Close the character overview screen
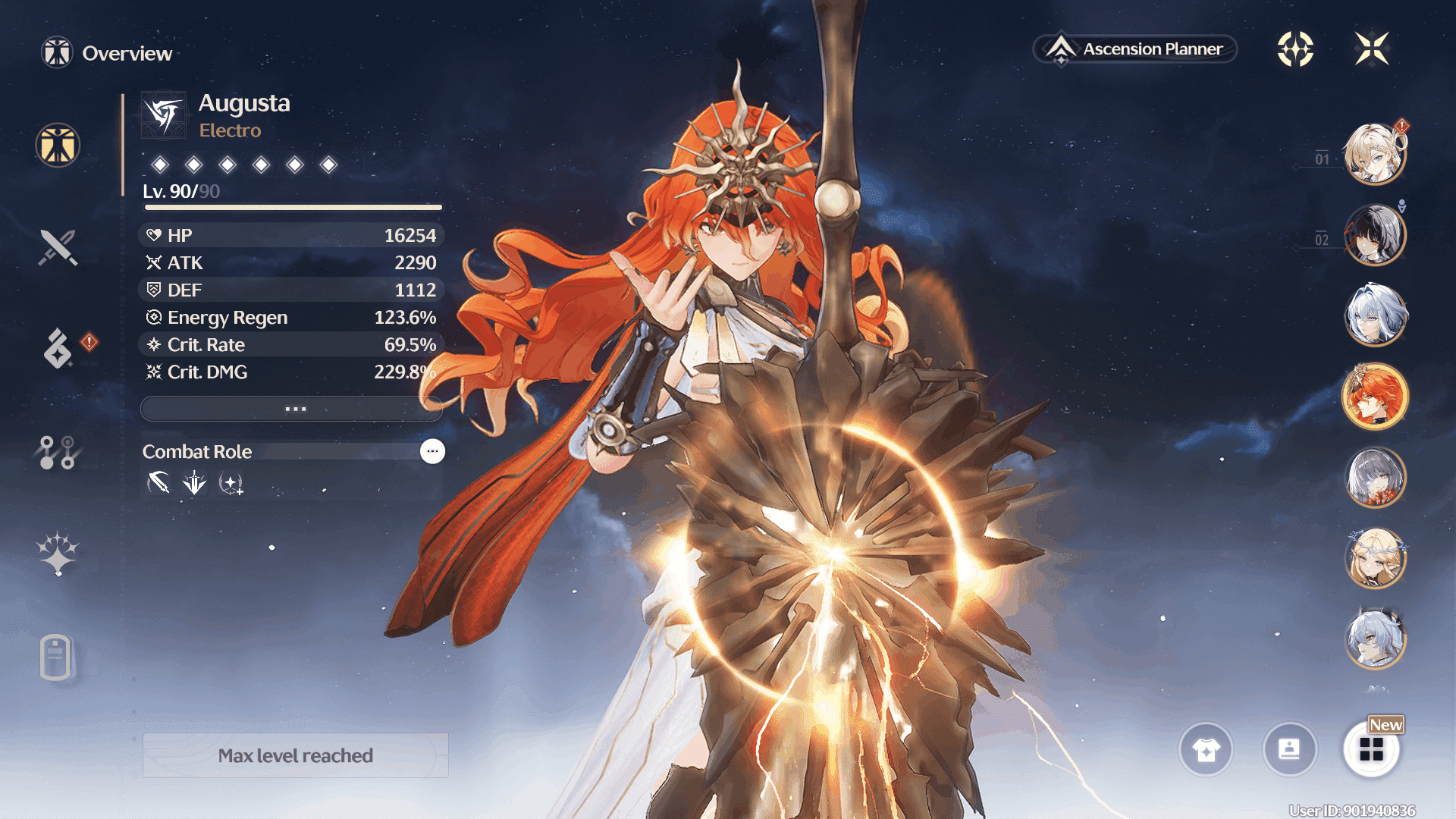Screen dimensions: 1456x819 tap(1372, 49)
